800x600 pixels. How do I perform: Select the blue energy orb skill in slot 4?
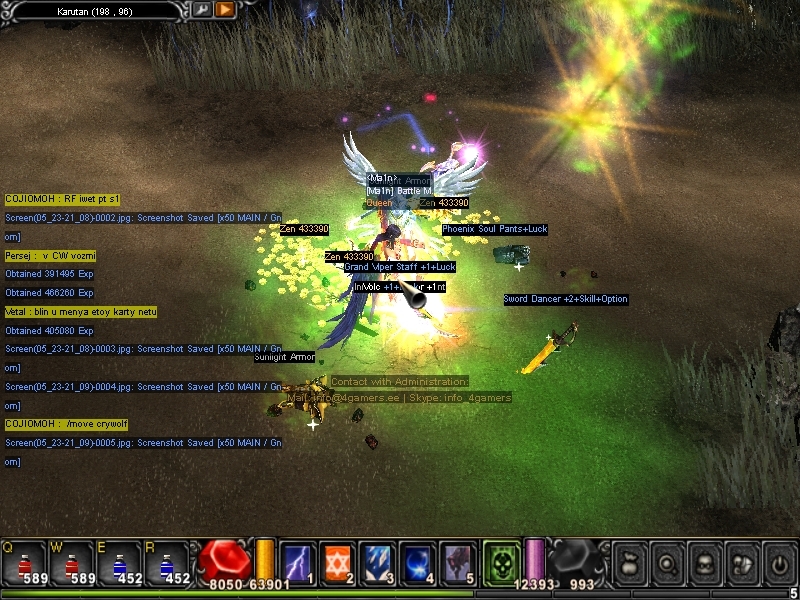click(417, 562)
